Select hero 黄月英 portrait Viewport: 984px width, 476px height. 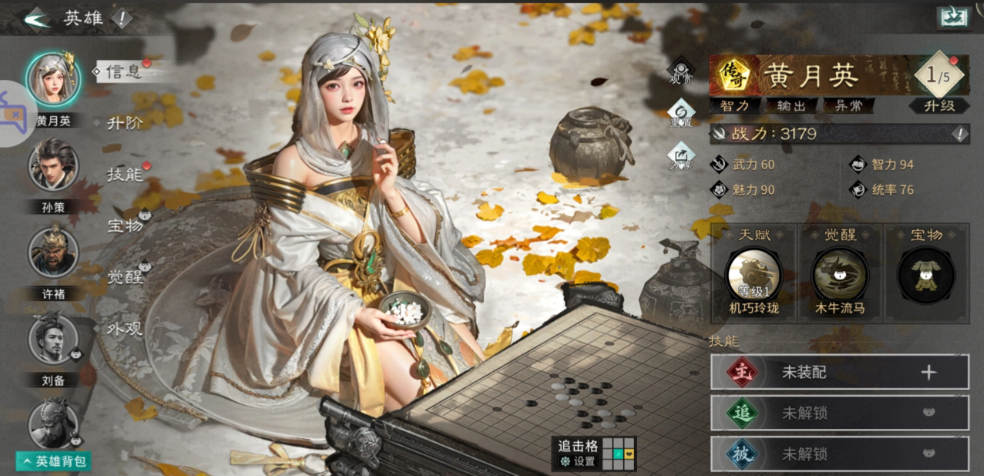pos(53,79)
